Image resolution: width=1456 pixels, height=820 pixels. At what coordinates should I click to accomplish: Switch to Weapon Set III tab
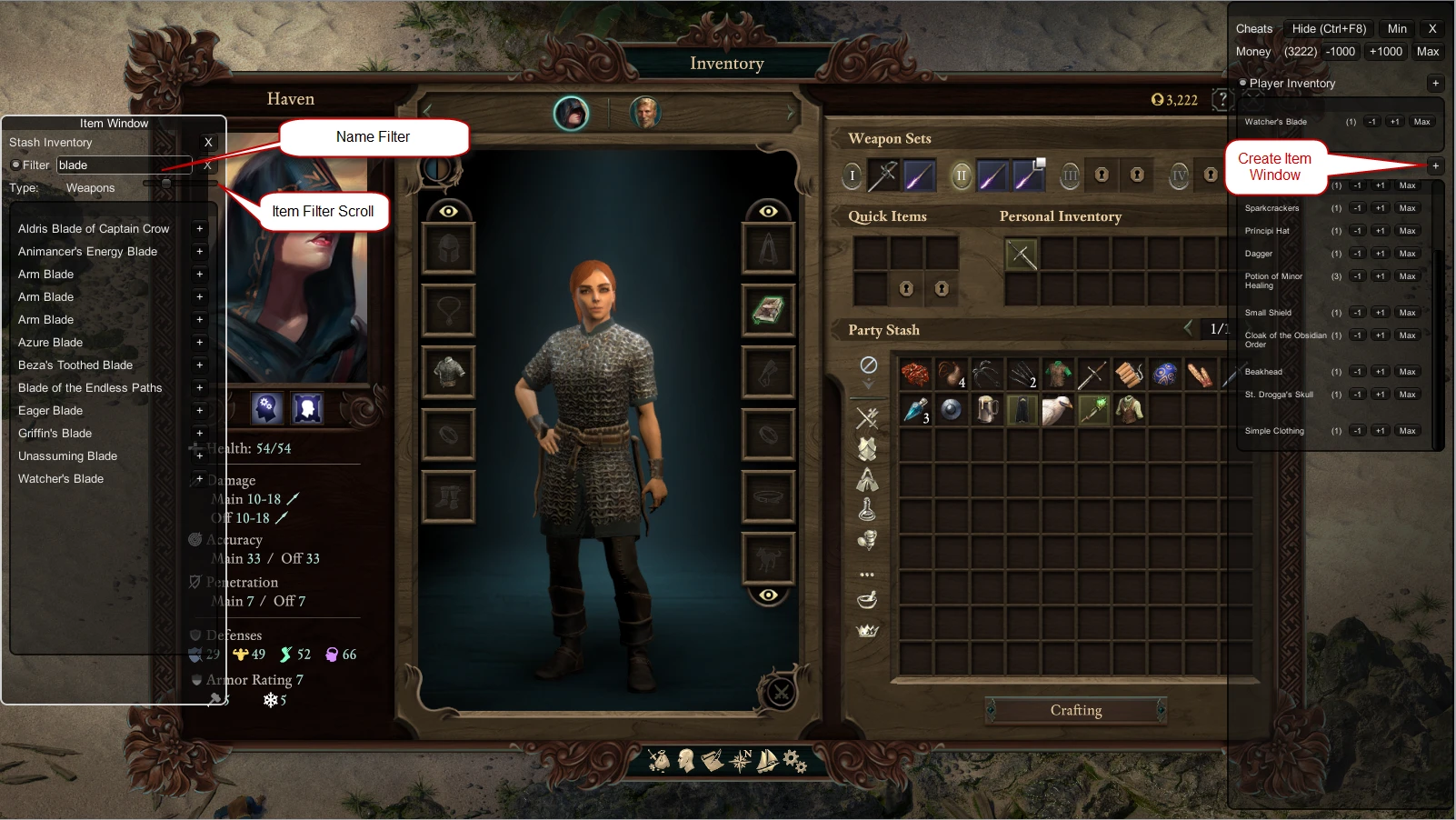pyautogui.click(x=1069, y=175)
